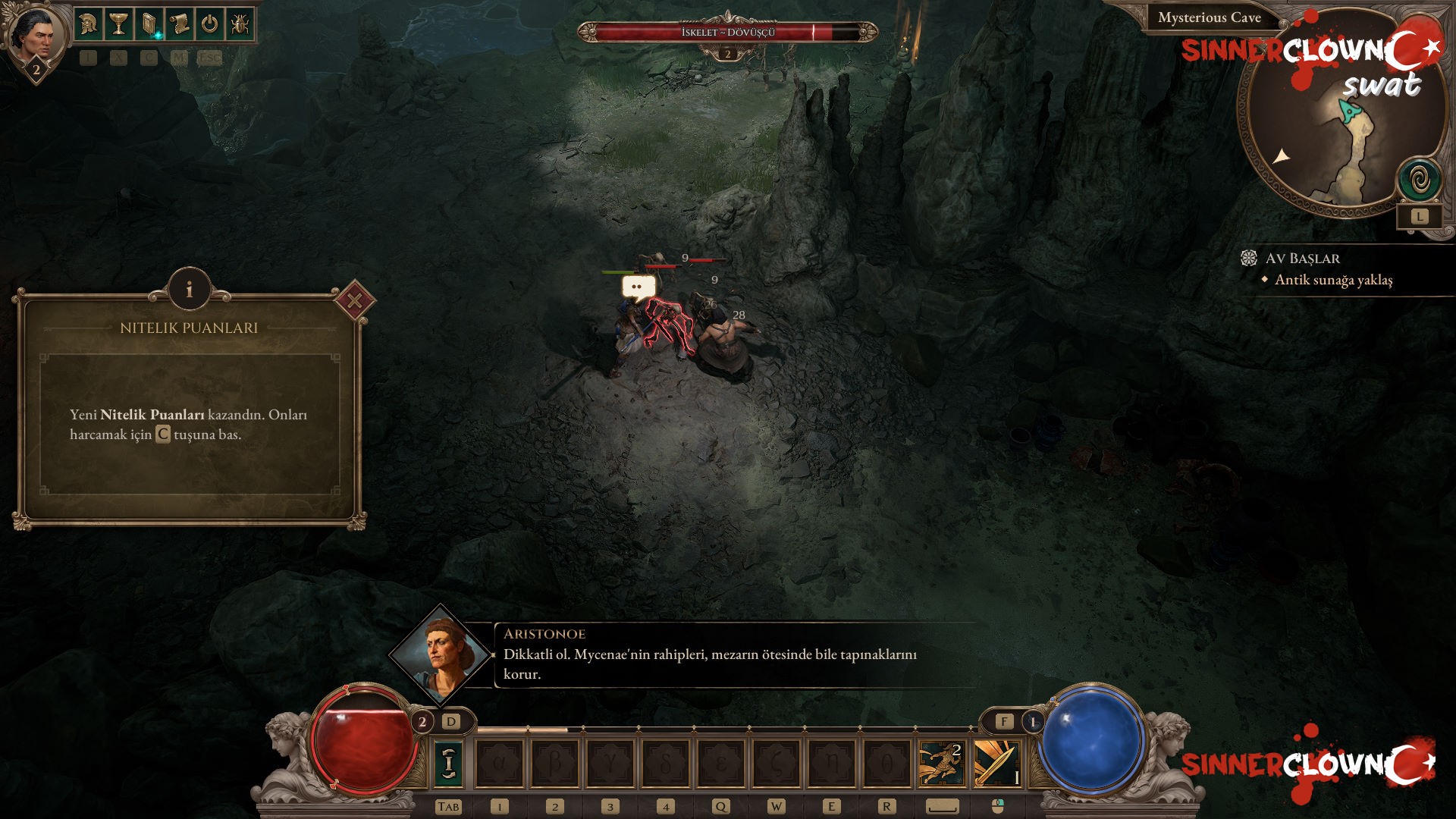Screen dimensions: 1456x819
Task: Click the speech bubble above the companion
Action: (x=638, y=287)
